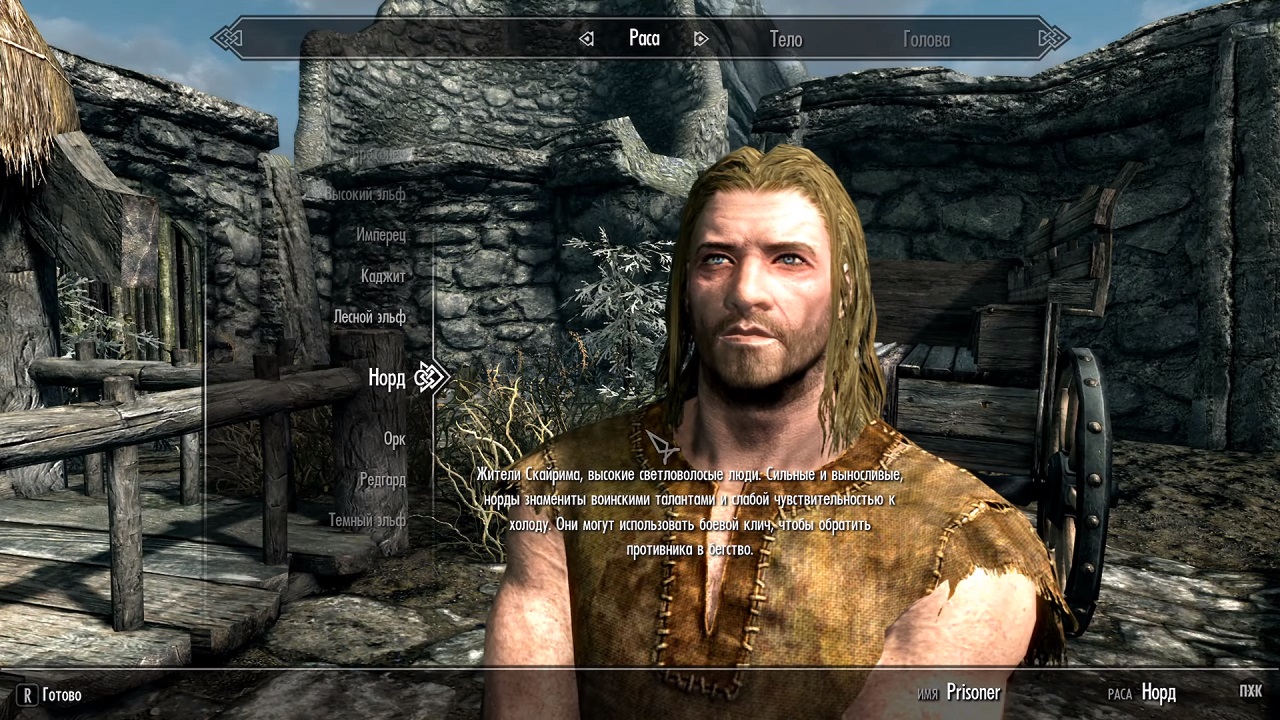Click the right arrow beside Раса
Viewport: 1280px width, 720px height.
[701, 39]
